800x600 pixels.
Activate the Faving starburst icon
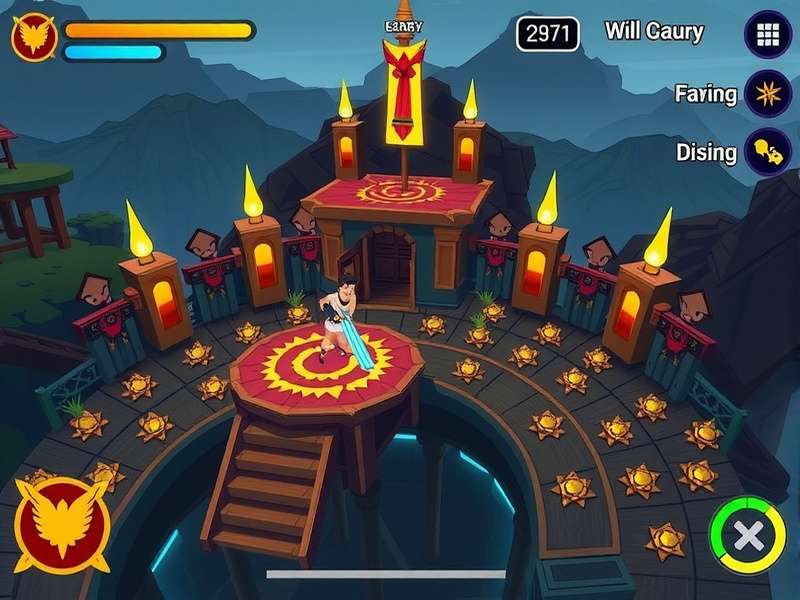[x=768, y=95]
